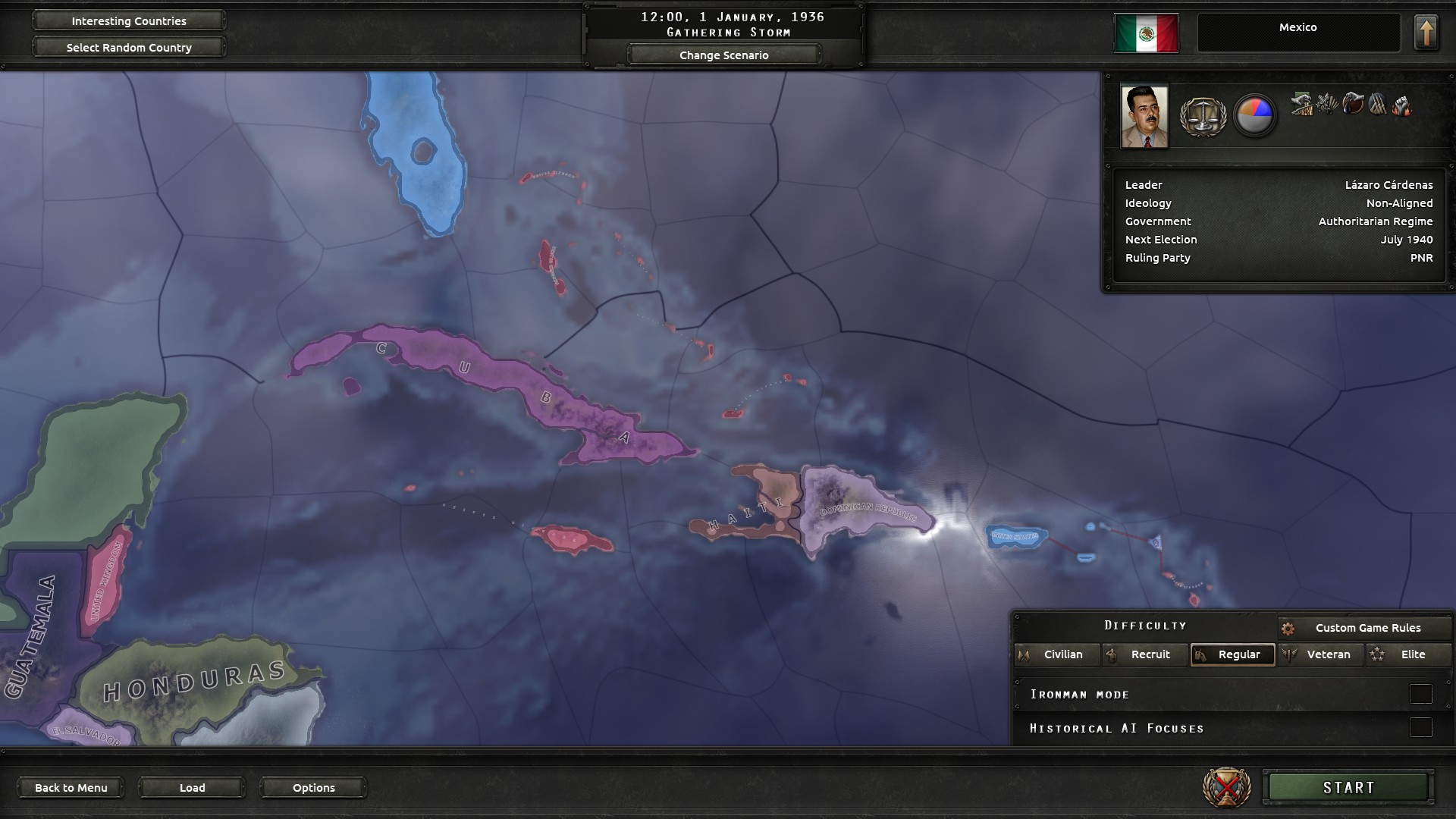Click the Mexico country name field
Viewport: 1456px width, 819px height.
pyautogui.click(x=1299, y=31)
